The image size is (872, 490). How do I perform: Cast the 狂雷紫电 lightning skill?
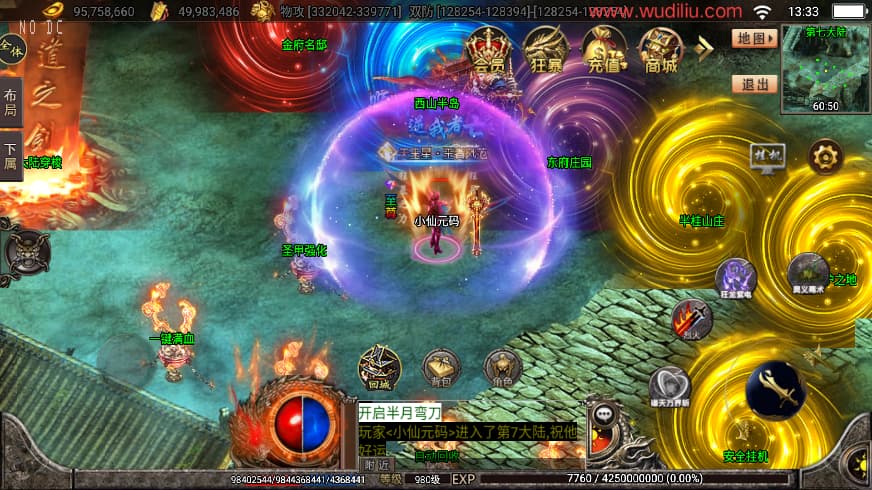point(735,277)
